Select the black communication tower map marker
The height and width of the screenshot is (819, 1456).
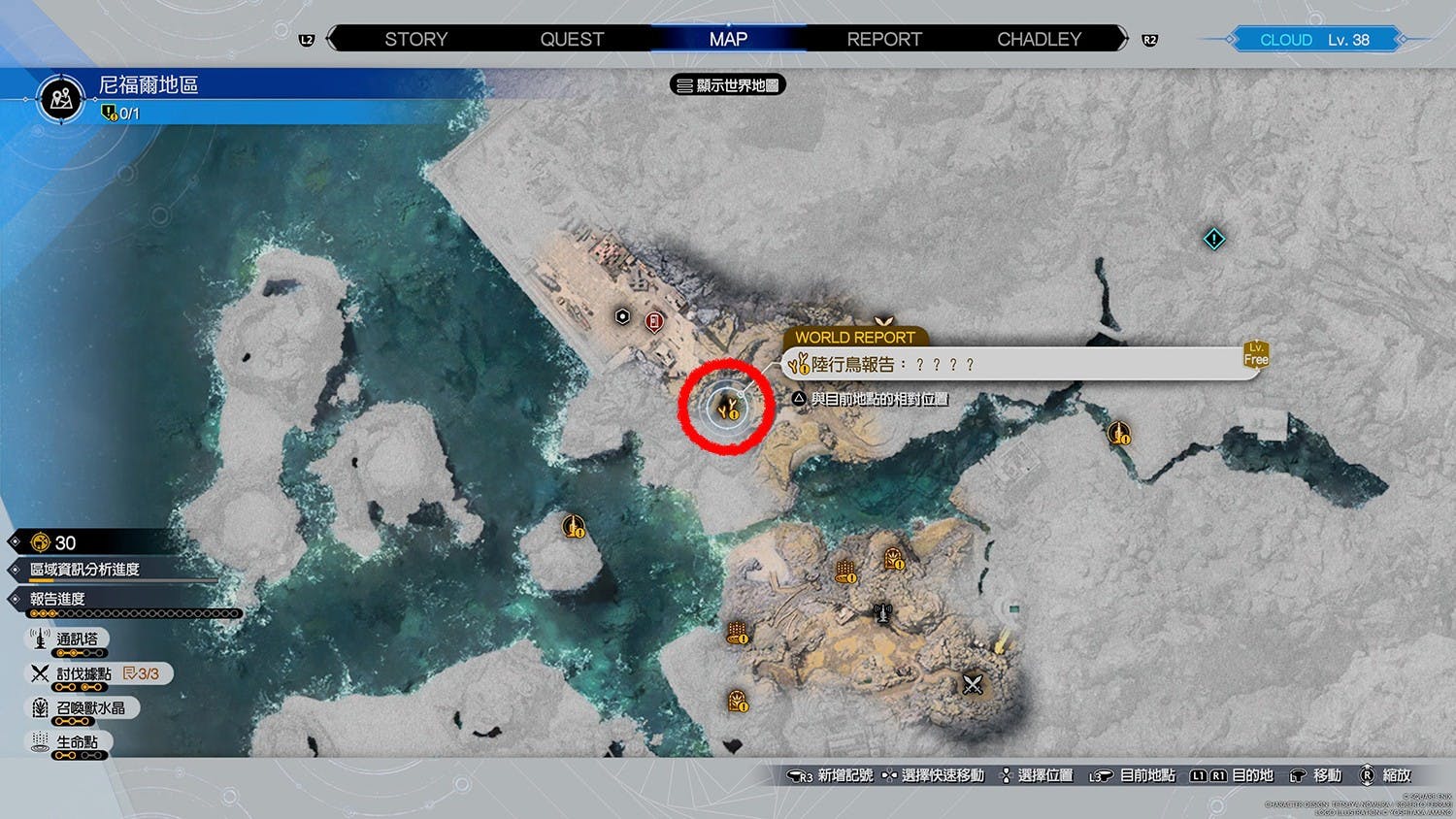tap(882, 613)
